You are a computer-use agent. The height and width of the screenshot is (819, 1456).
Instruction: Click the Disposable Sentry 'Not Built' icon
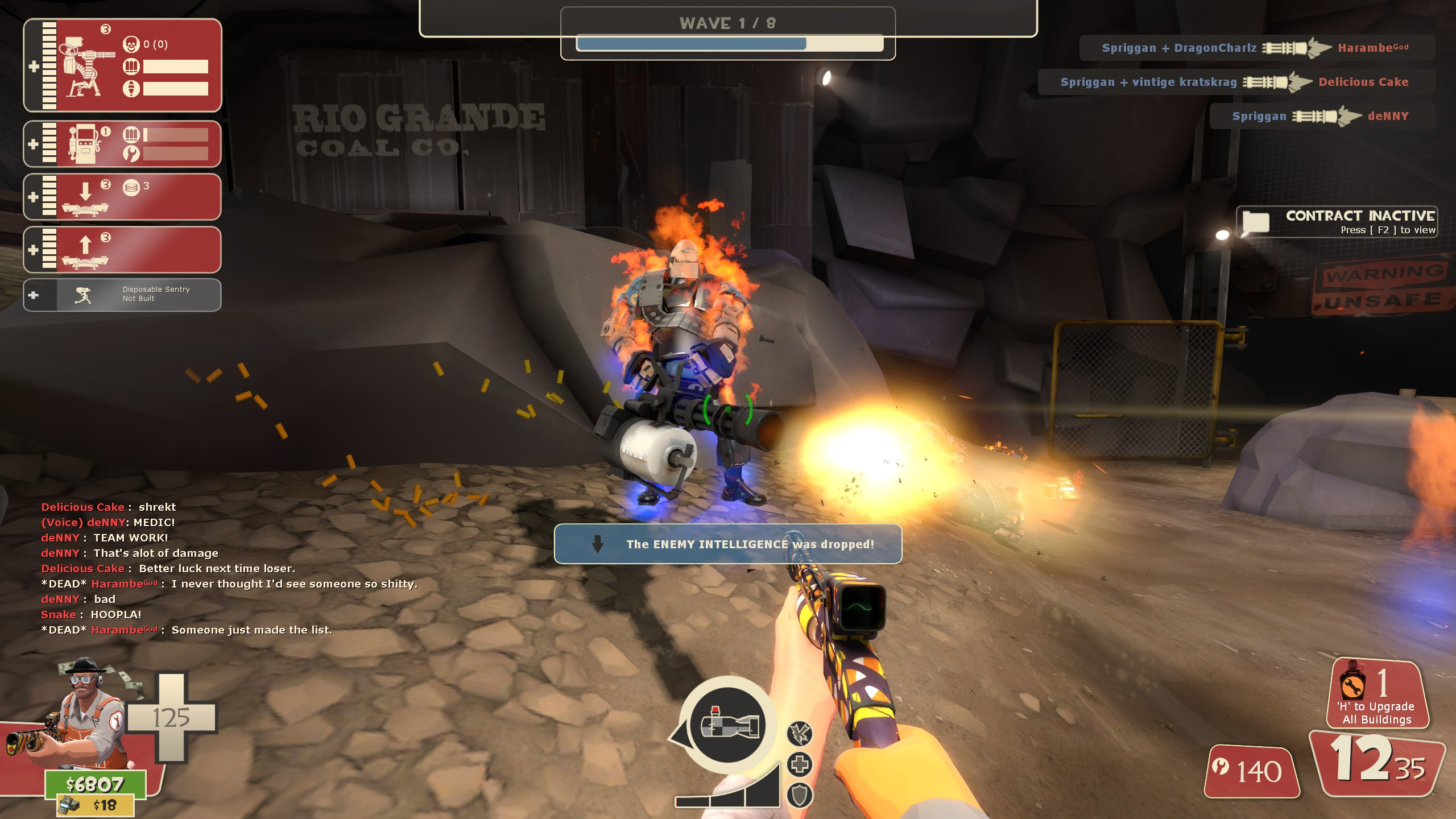[83, 293]
